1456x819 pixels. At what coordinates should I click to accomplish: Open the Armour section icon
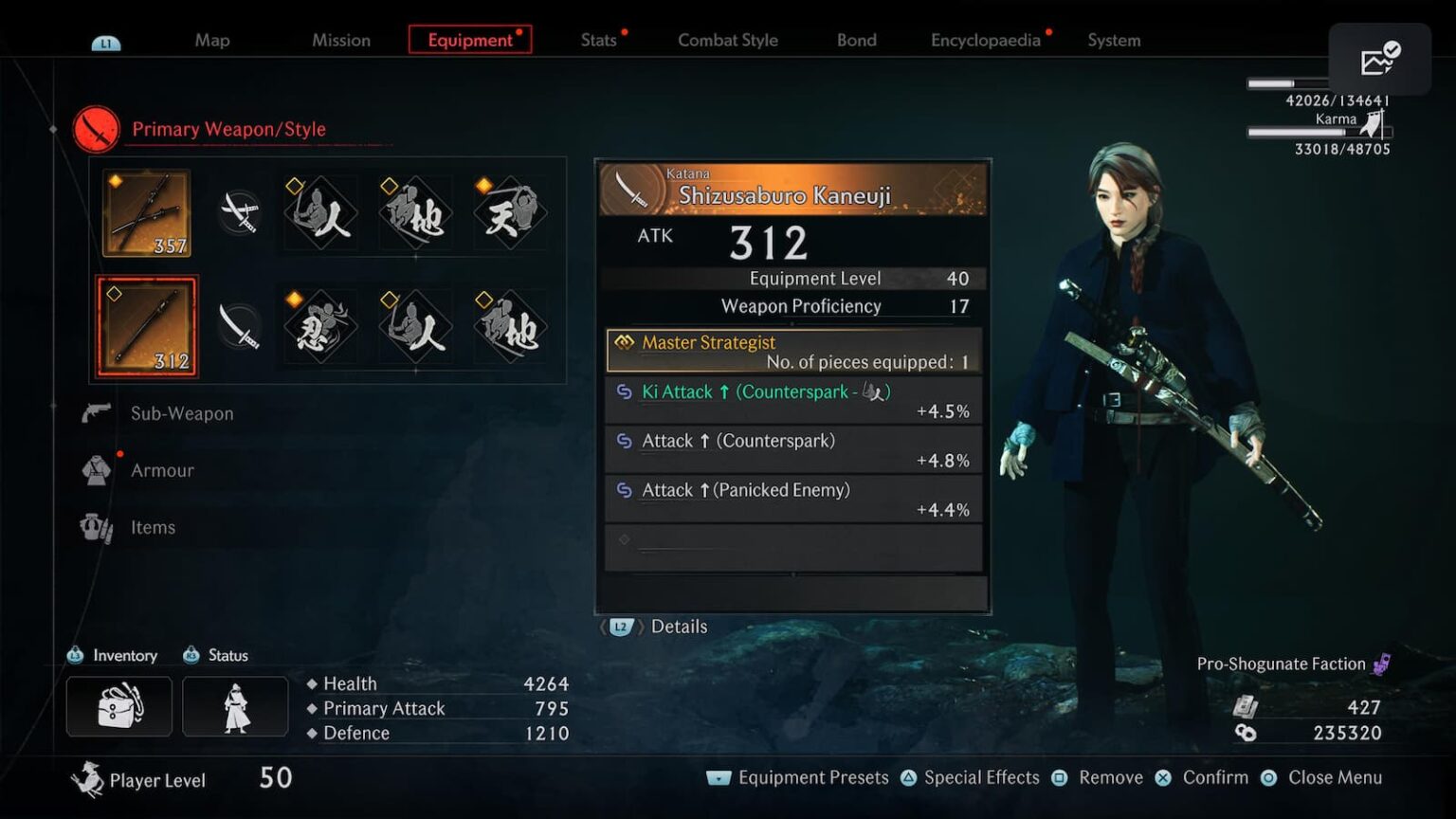point(94,470)
